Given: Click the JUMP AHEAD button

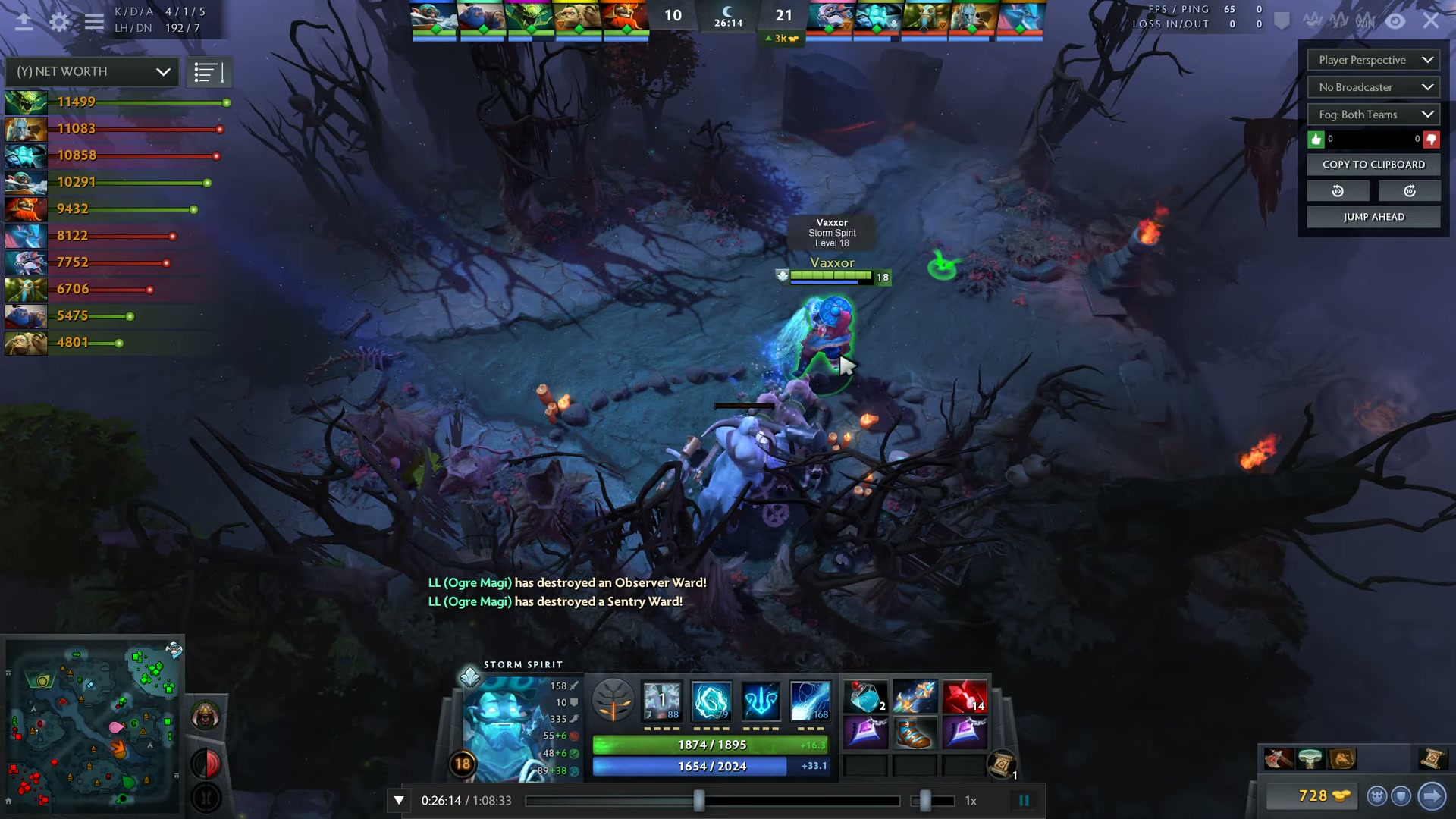Looking at the screenshot, I should [x=1373, y=217].
